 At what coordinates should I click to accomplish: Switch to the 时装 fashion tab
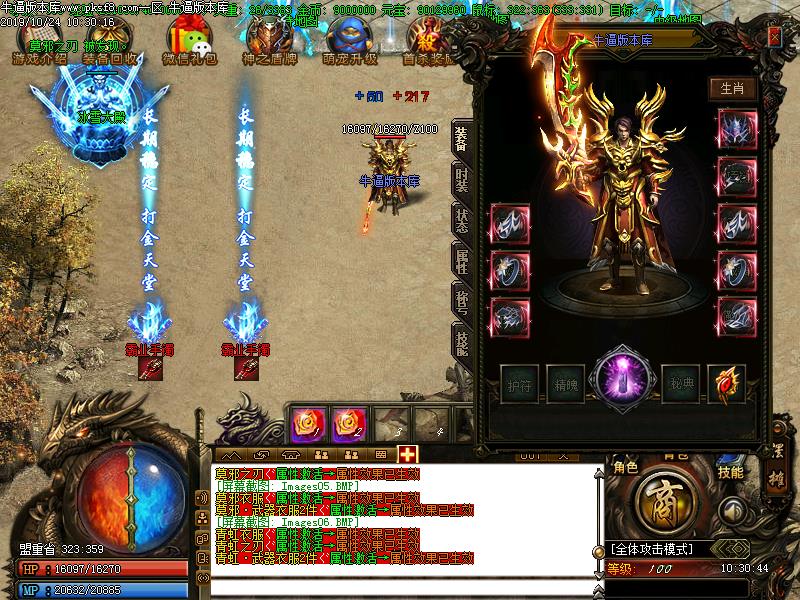point(461,180)
